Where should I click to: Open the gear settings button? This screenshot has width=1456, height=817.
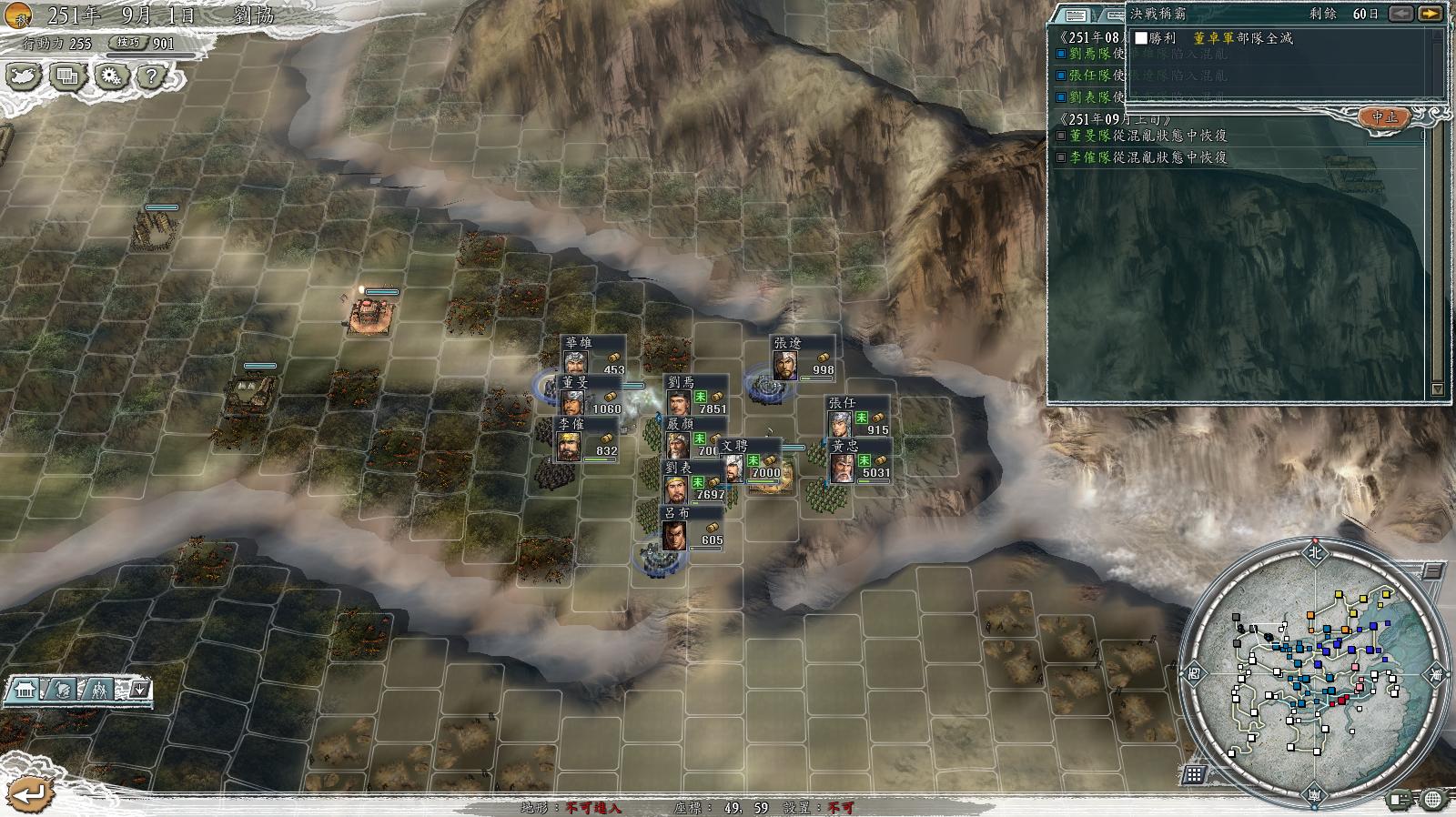[x=111, y=76]
